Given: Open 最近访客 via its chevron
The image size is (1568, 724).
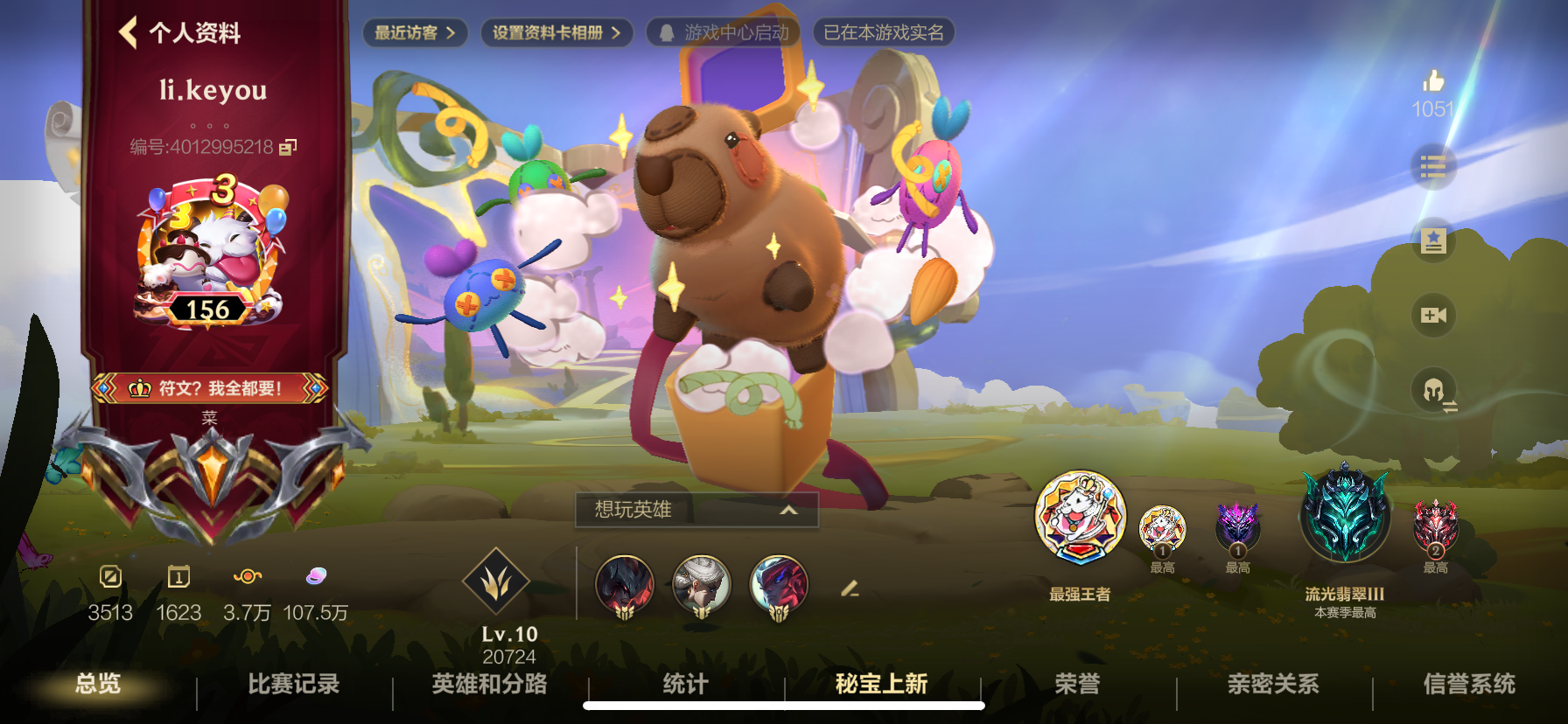Looking at the screenshot, I should click(451, 33).
